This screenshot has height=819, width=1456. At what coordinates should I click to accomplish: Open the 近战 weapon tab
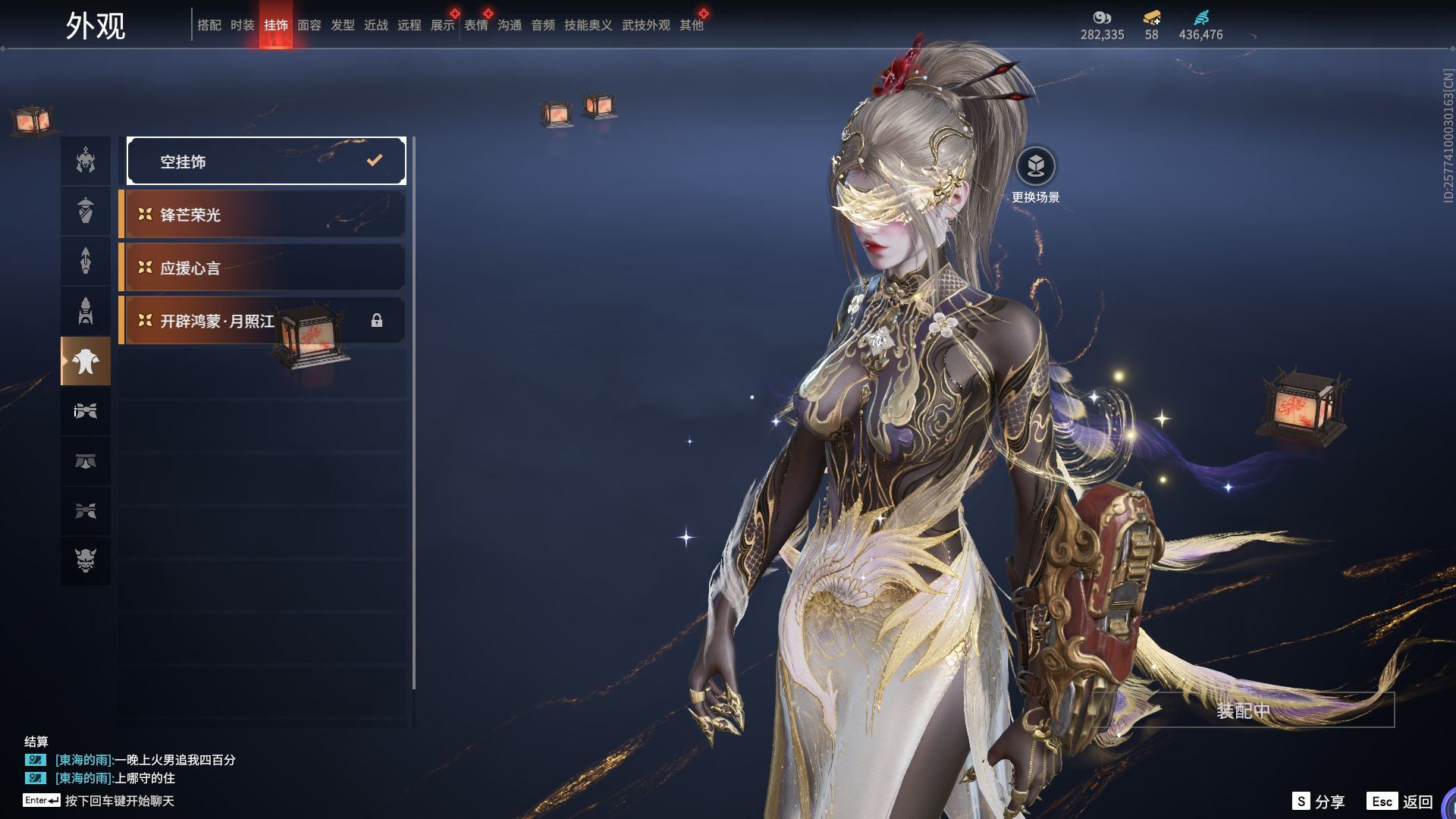375,25
